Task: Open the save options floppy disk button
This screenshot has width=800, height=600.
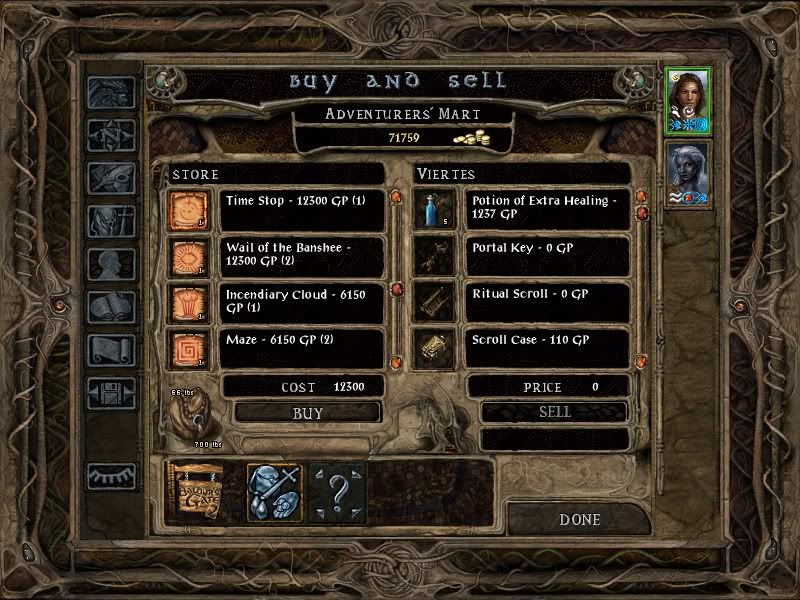Action: (110, 393)
